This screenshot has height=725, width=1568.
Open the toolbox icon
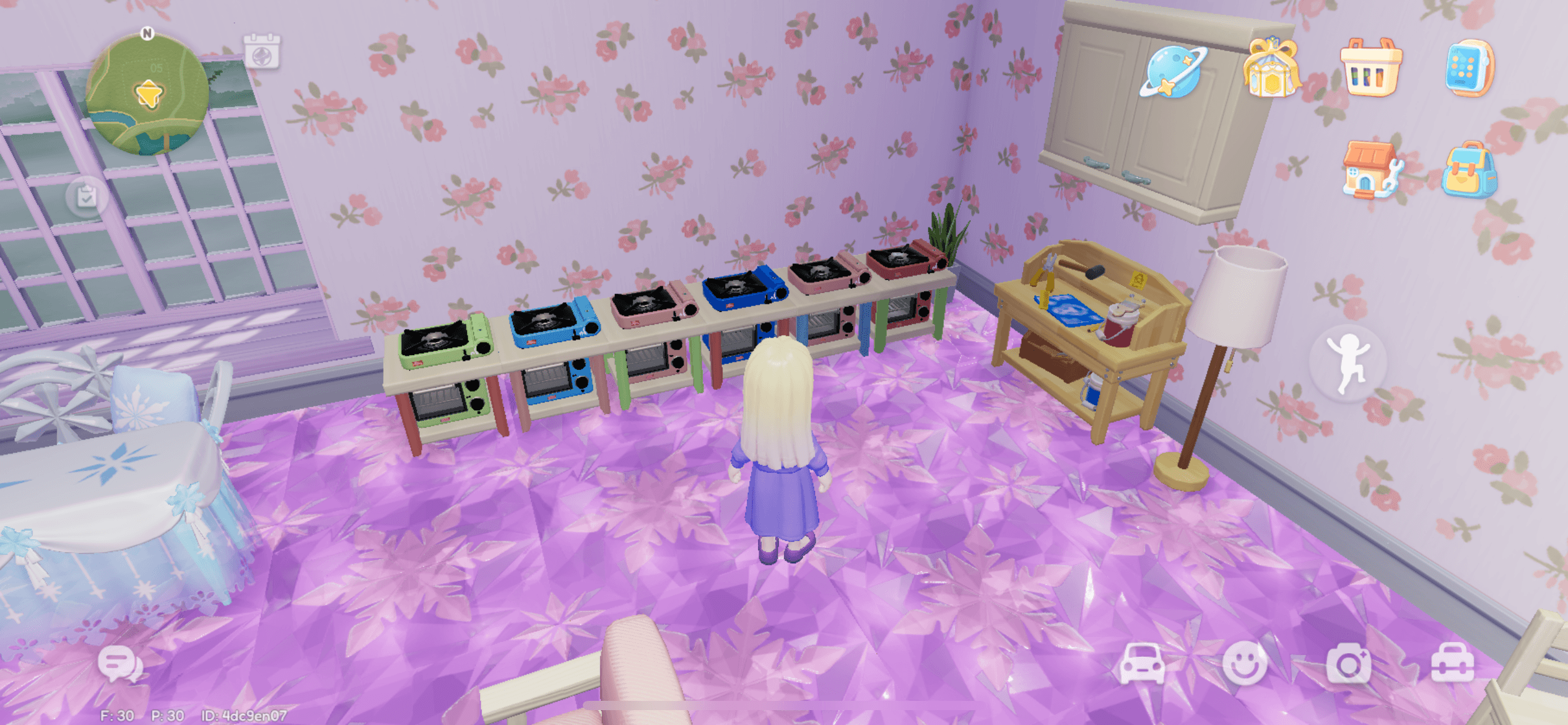[x=1452, y=664]
